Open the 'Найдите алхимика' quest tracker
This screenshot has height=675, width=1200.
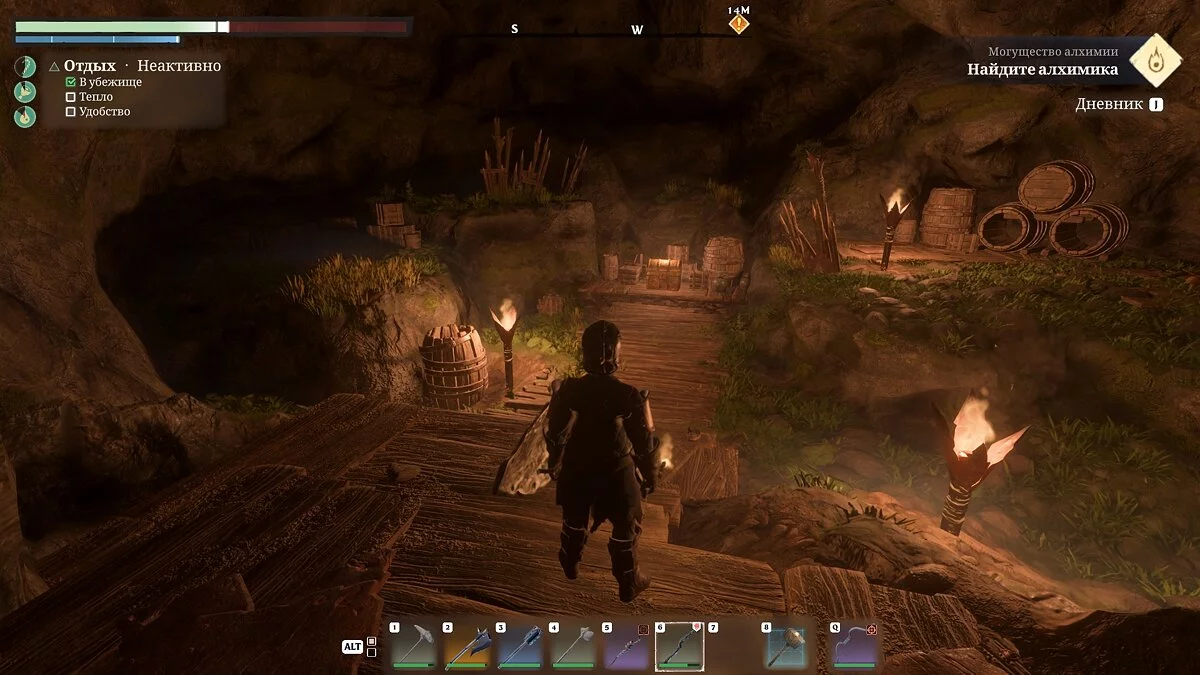(1042, 69)
